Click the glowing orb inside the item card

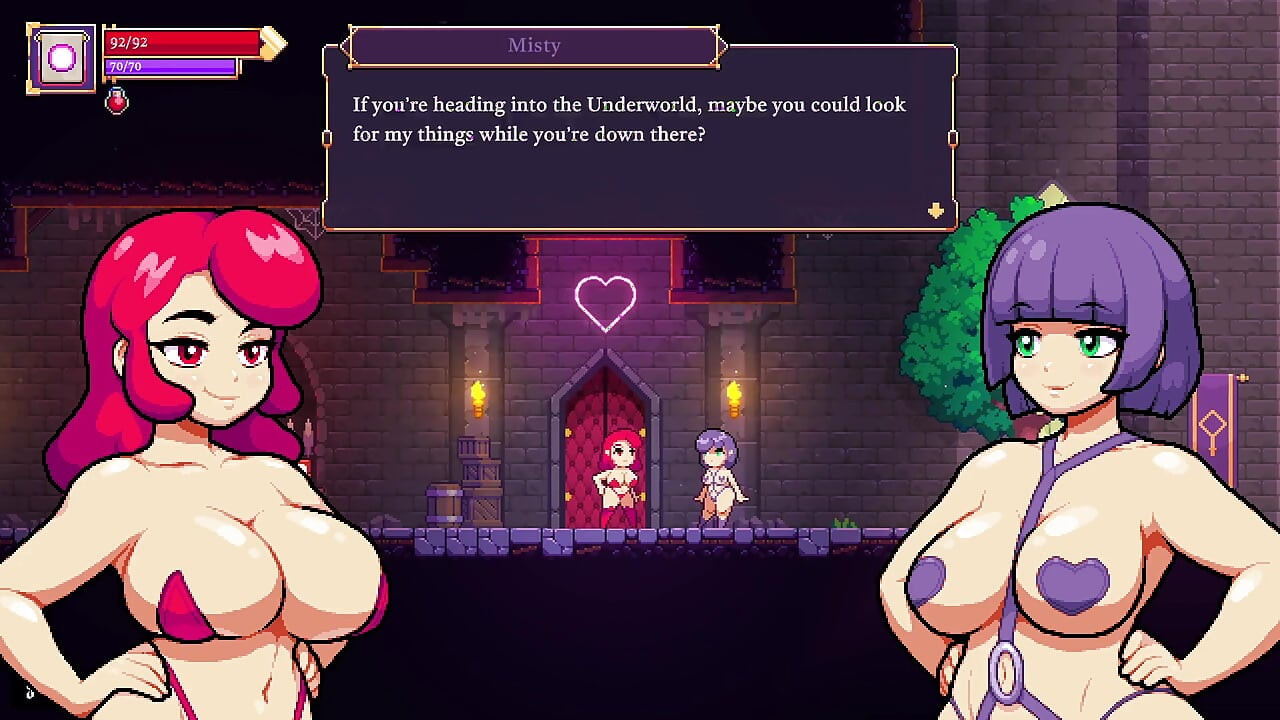[x=61, y=58]
